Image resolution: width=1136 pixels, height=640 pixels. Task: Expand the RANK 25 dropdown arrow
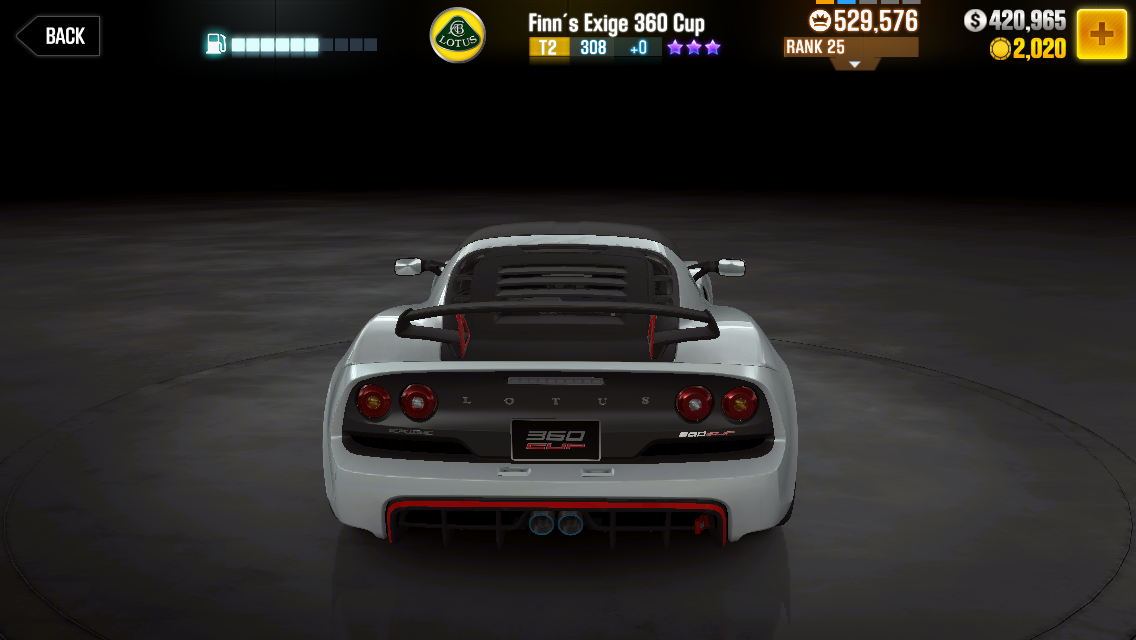pyautogui.click(x=854, y=63)
